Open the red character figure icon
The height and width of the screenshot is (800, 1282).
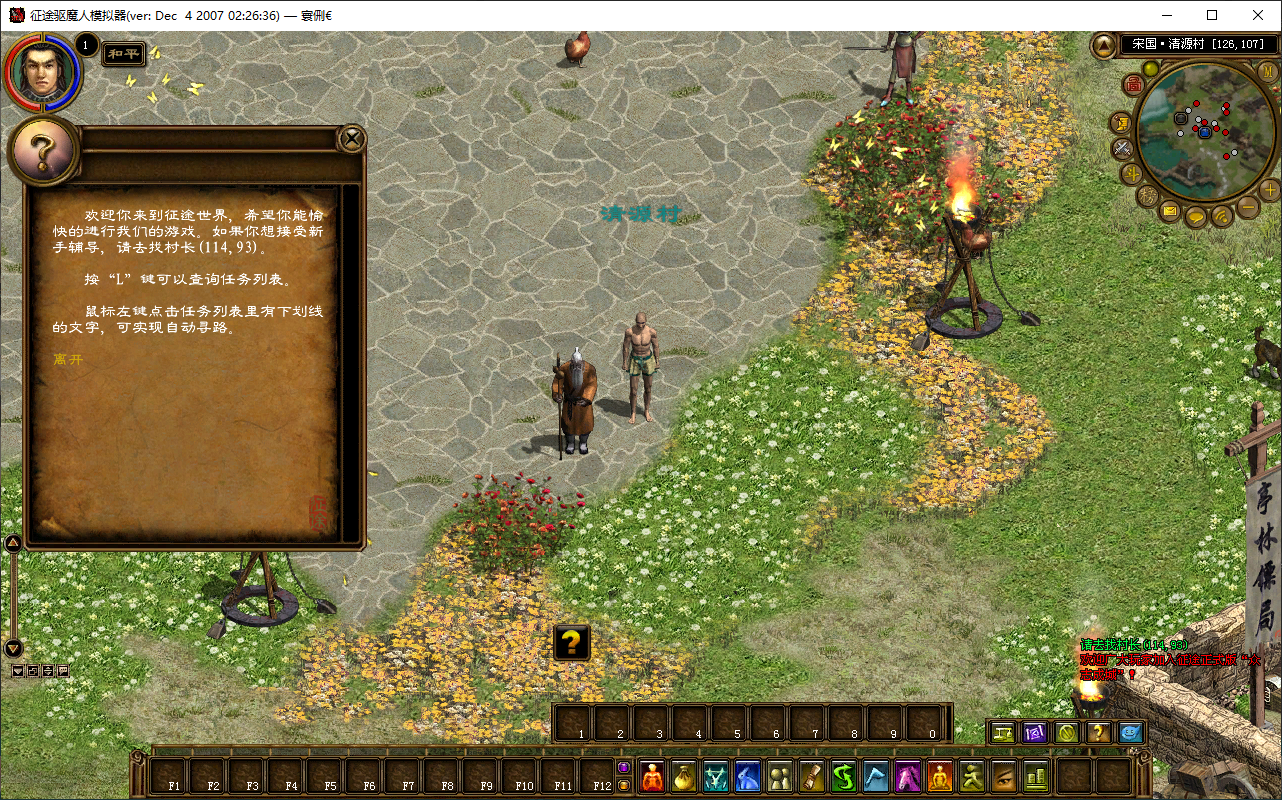652,776
